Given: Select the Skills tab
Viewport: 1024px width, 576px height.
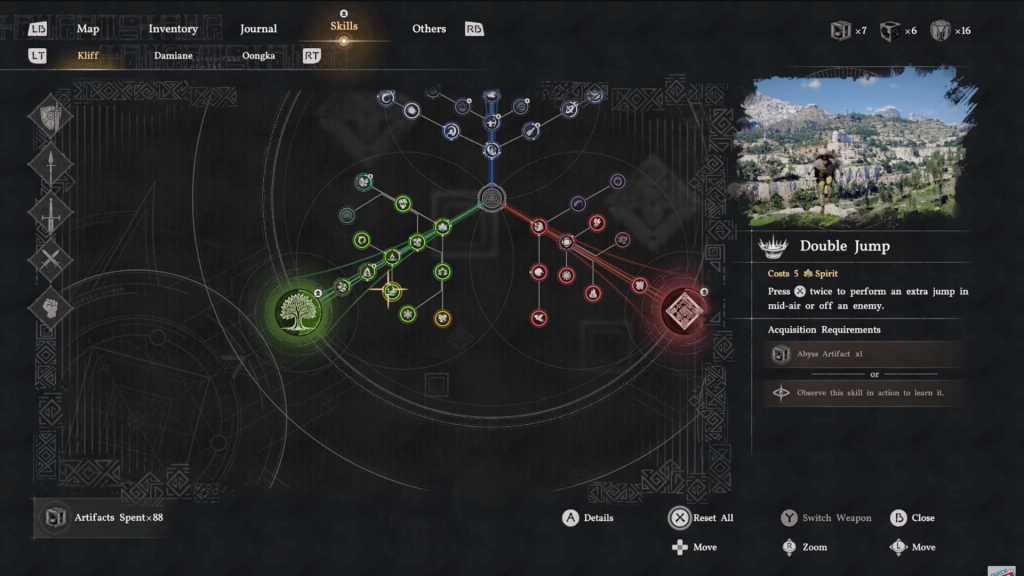Looking at the screenshot, I should 343,27.
